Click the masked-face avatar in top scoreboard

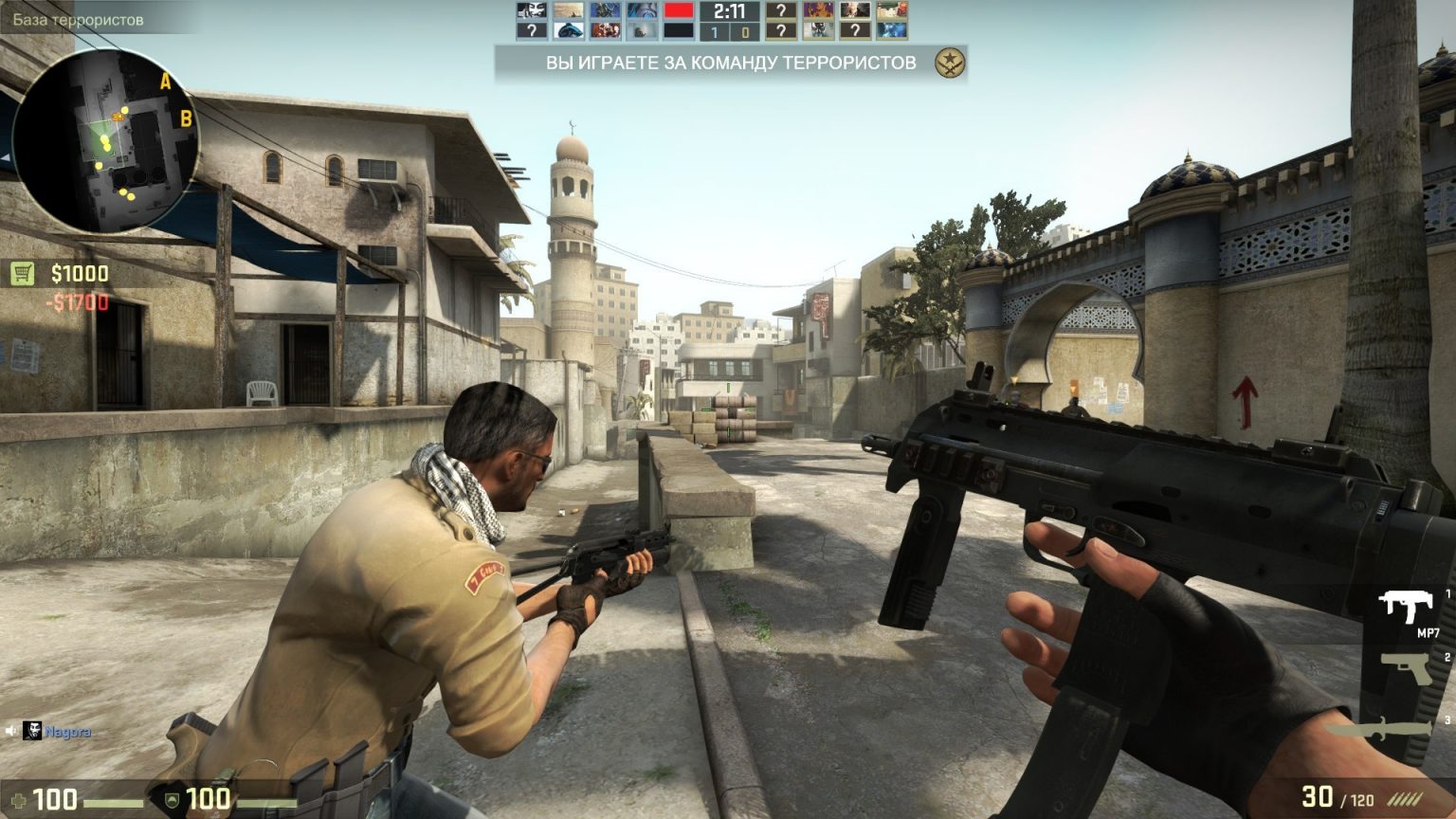coord(532,11)
